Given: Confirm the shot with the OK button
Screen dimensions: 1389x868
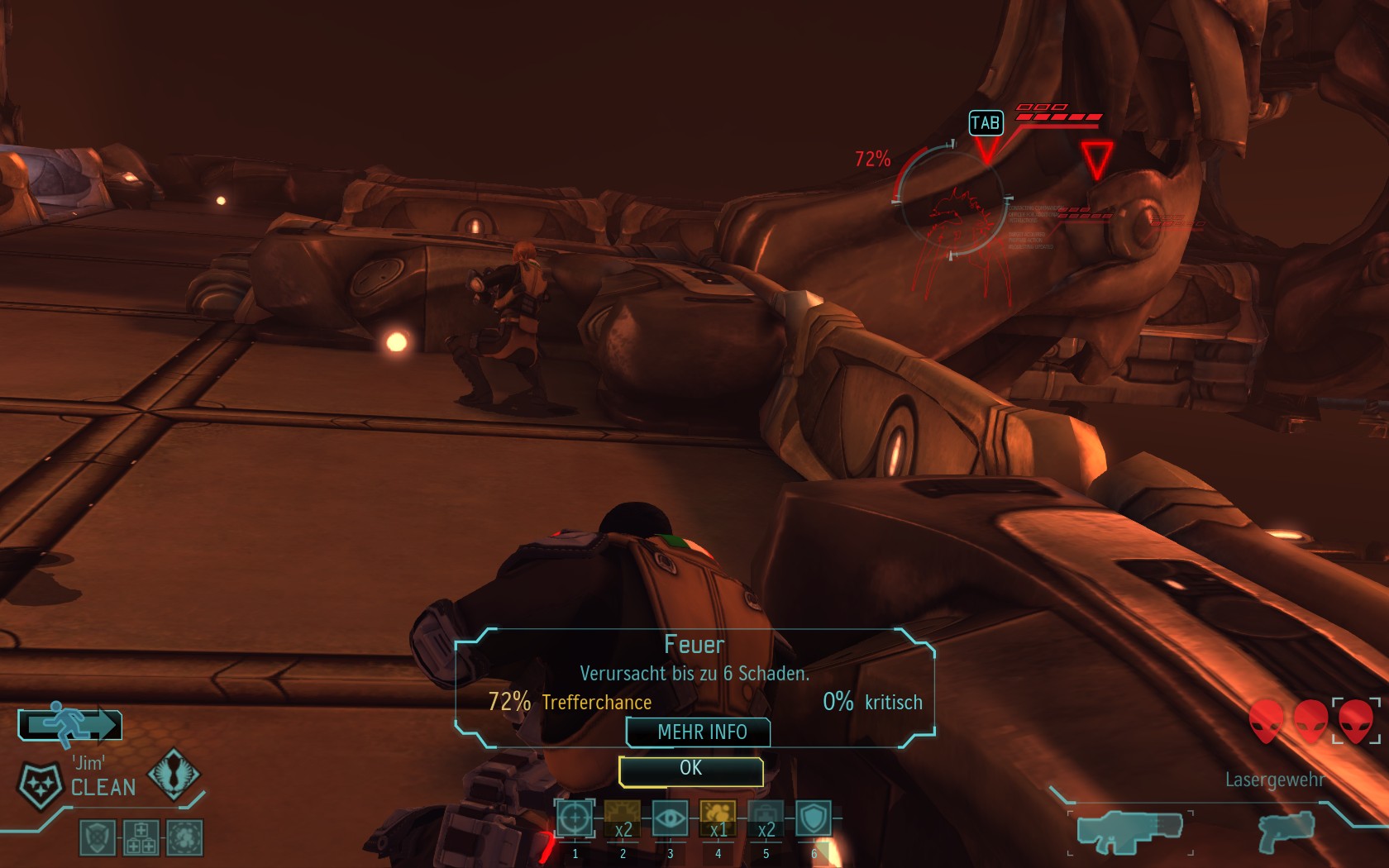Looking at the screenshot, I should click(x=690, y=770).
